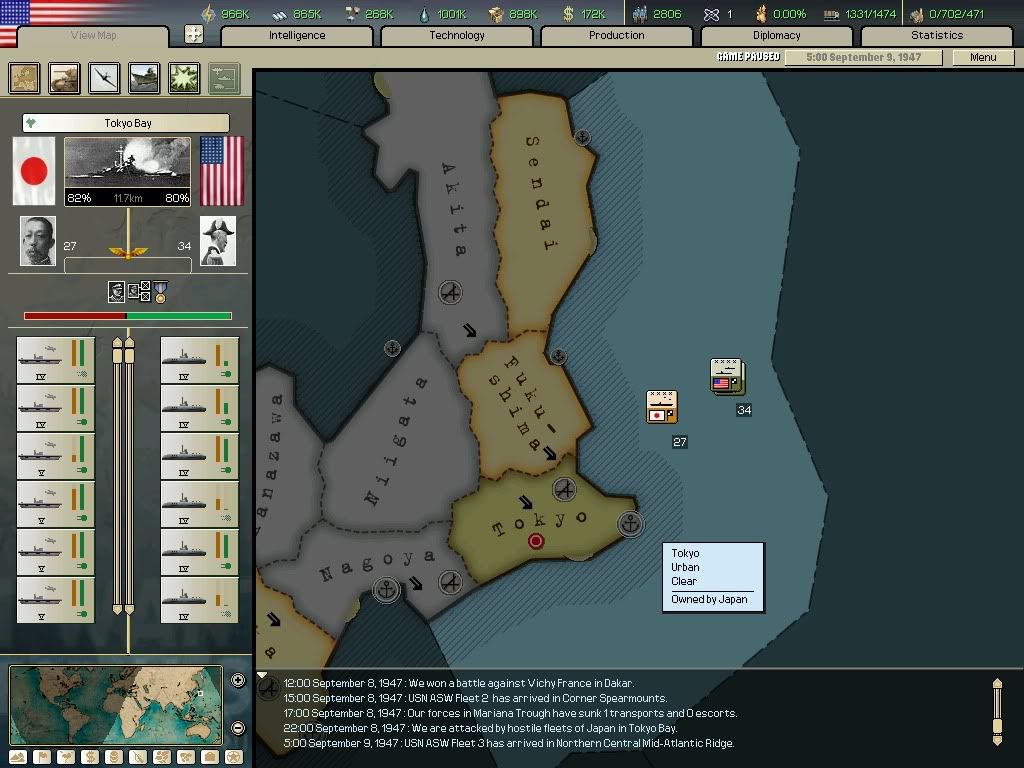Go to the Diplomacy tab
The width and height of the screenshot is (1024, 768).
(x=777, y=36)
